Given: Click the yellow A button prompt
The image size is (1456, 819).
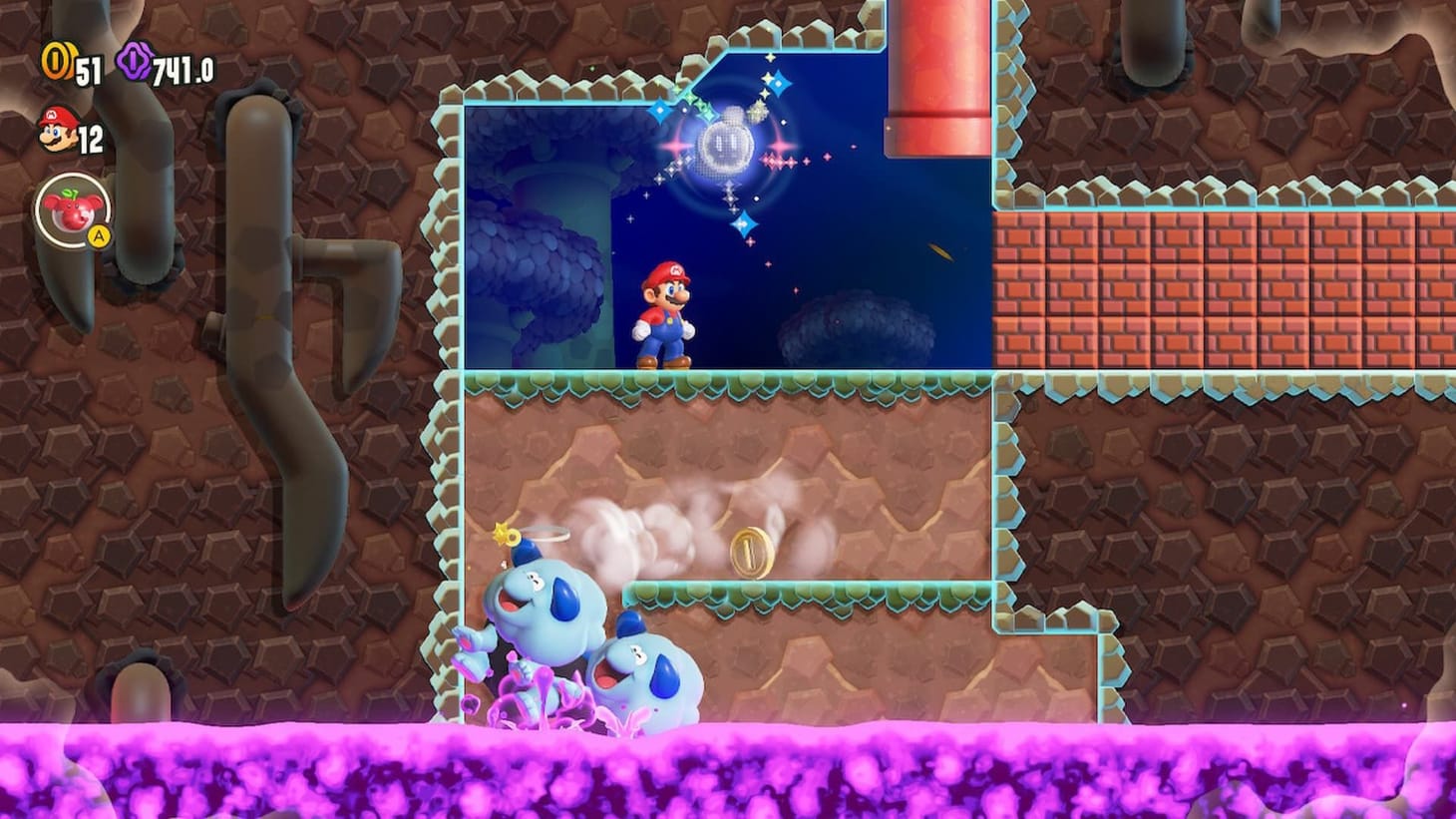Looking at the screenshot, I should tap(99, 233).
